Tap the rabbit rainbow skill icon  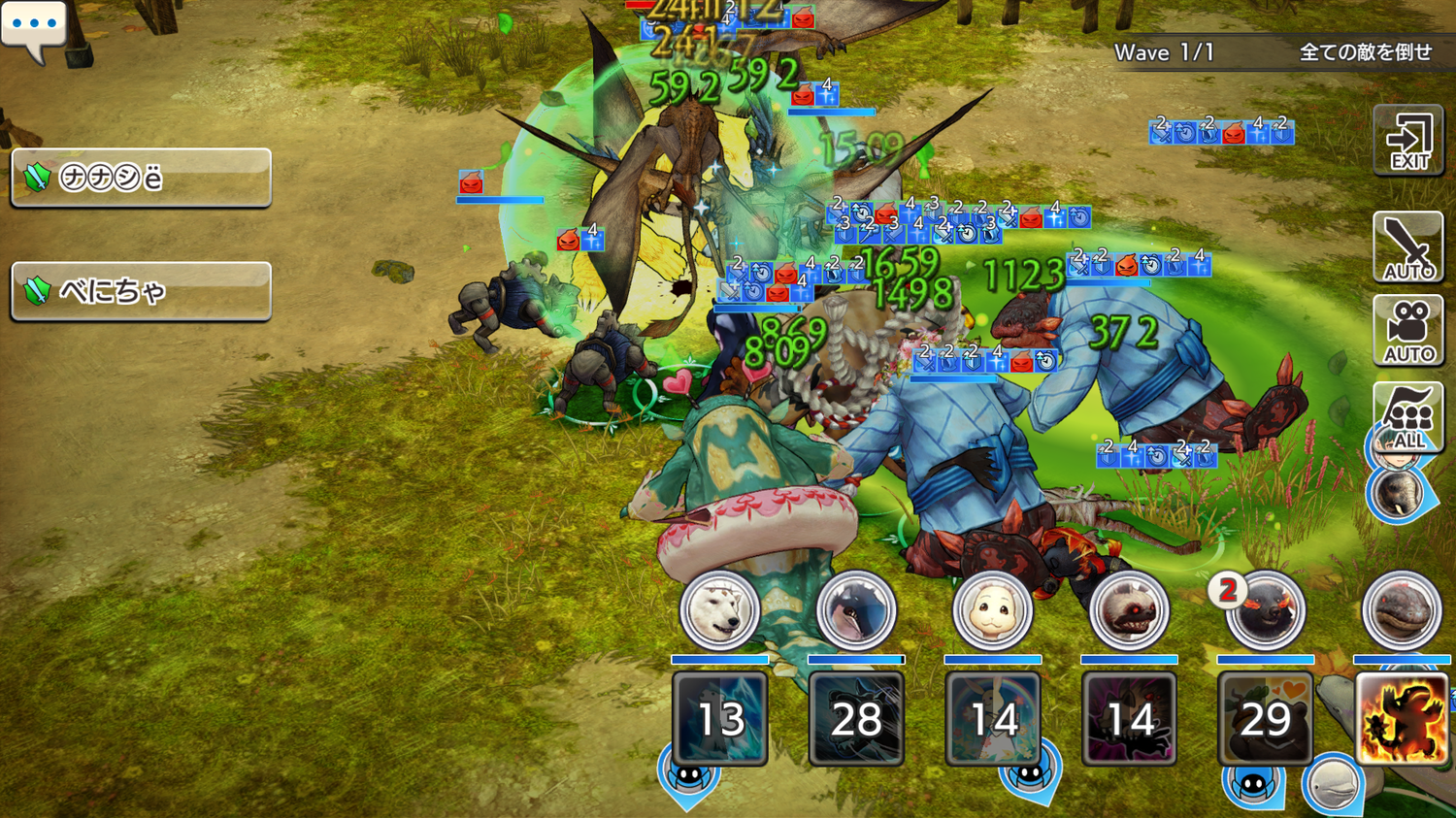tap(992, 719)
